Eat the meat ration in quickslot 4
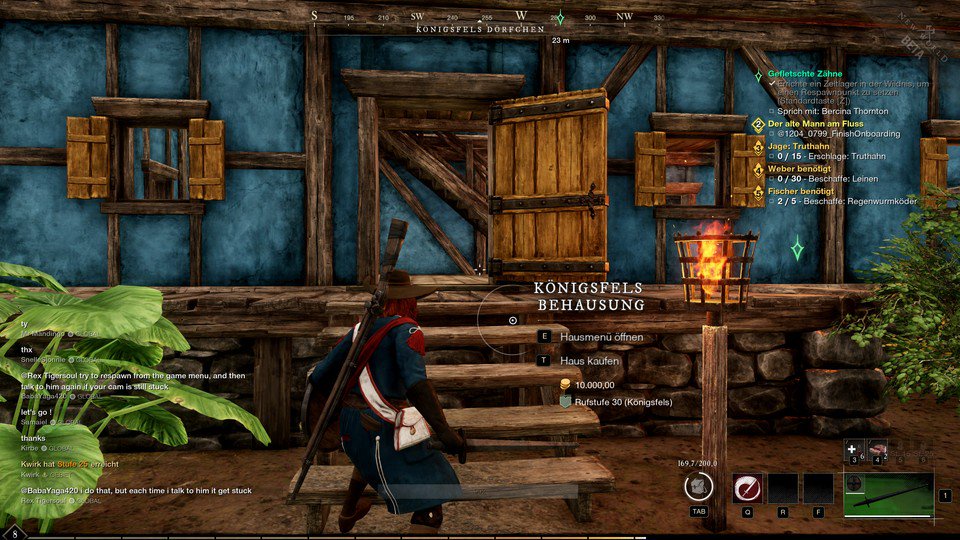 [878, 449]
